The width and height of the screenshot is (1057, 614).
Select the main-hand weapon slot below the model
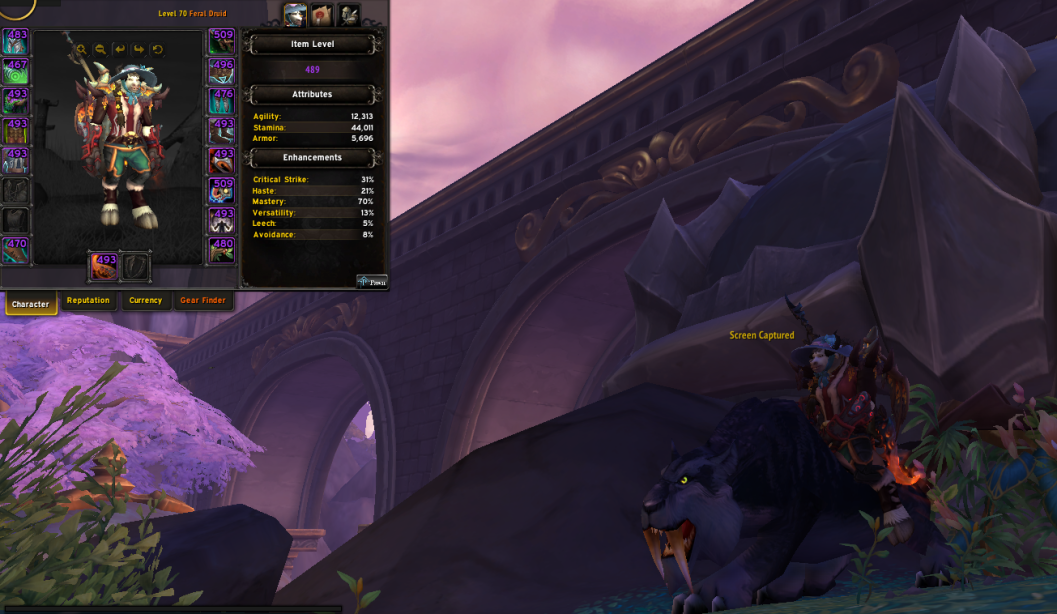[105, 266]
